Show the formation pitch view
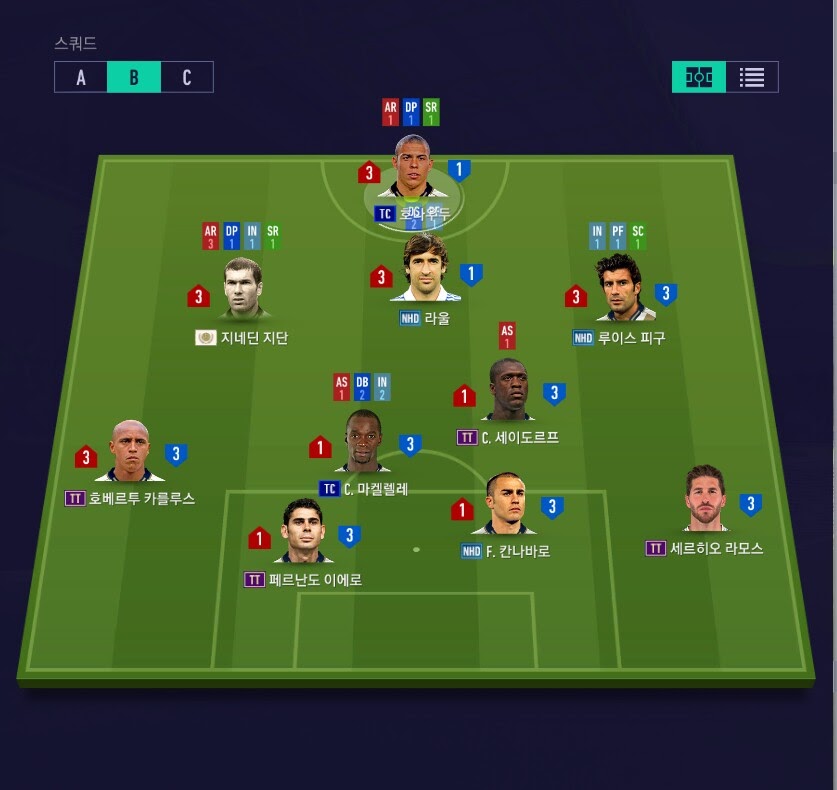837x790 pixels. point(699,77)
